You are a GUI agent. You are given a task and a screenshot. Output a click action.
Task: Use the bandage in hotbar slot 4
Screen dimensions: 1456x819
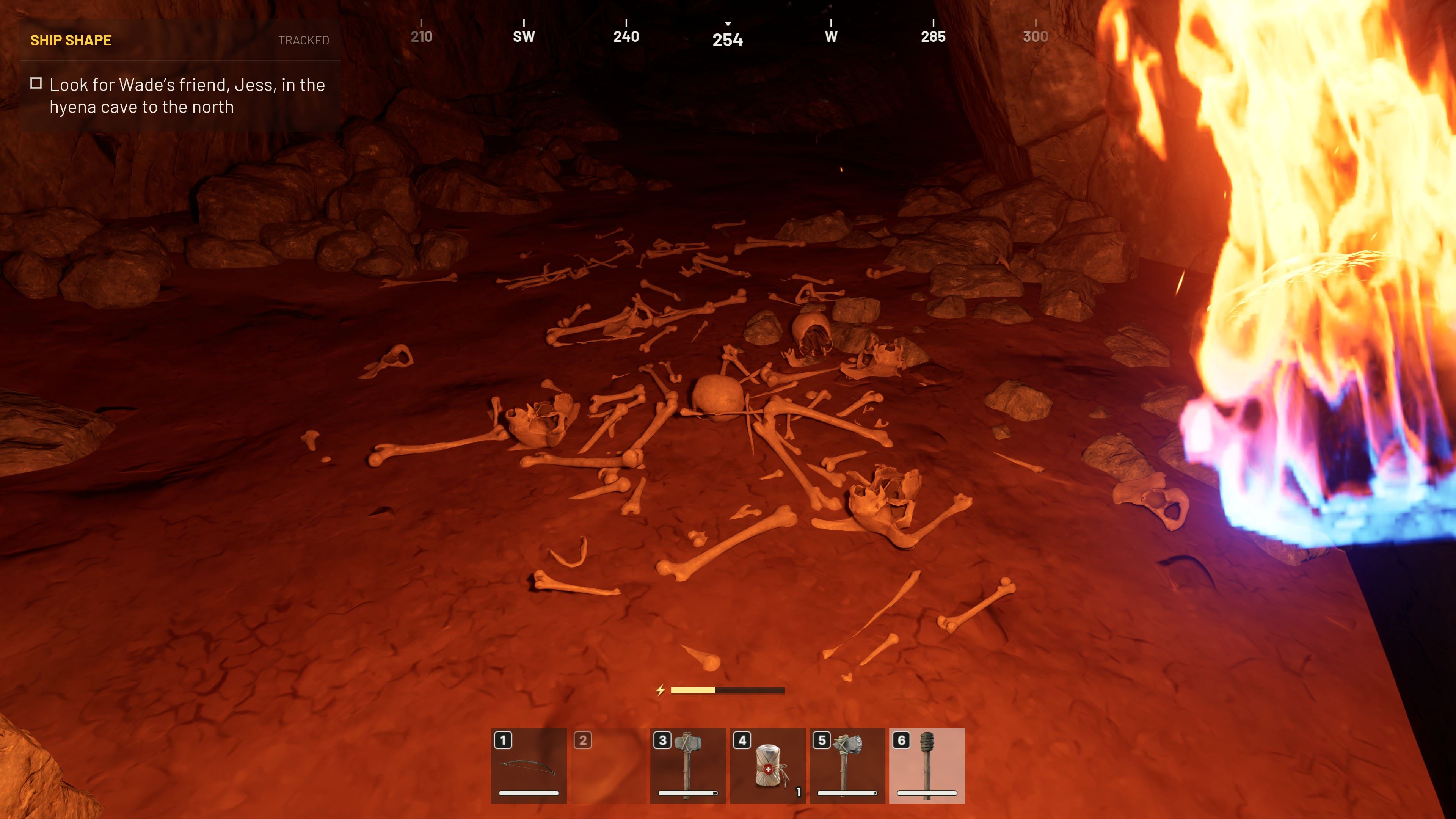click(x=767, y=765)
